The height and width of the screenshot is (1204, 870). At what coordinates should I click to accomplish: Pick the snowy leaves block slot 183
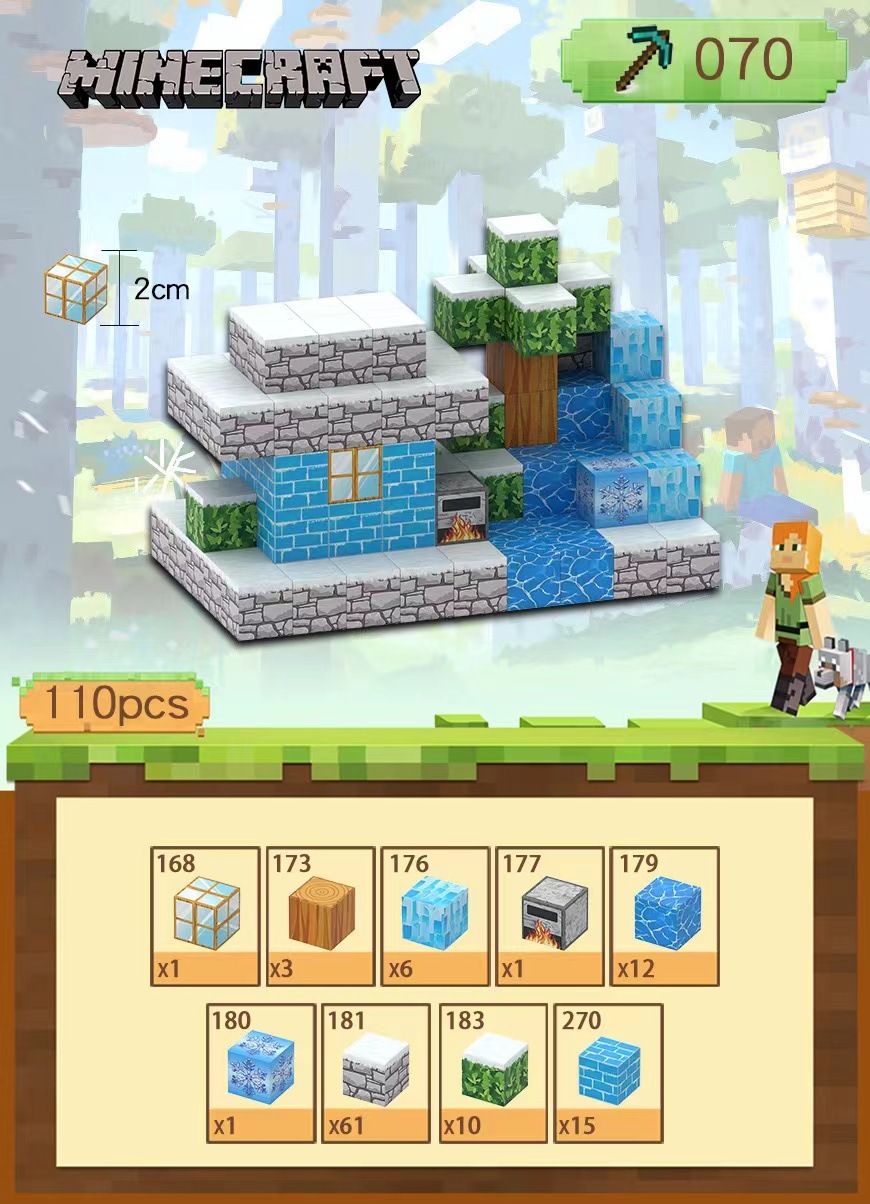493,1073
